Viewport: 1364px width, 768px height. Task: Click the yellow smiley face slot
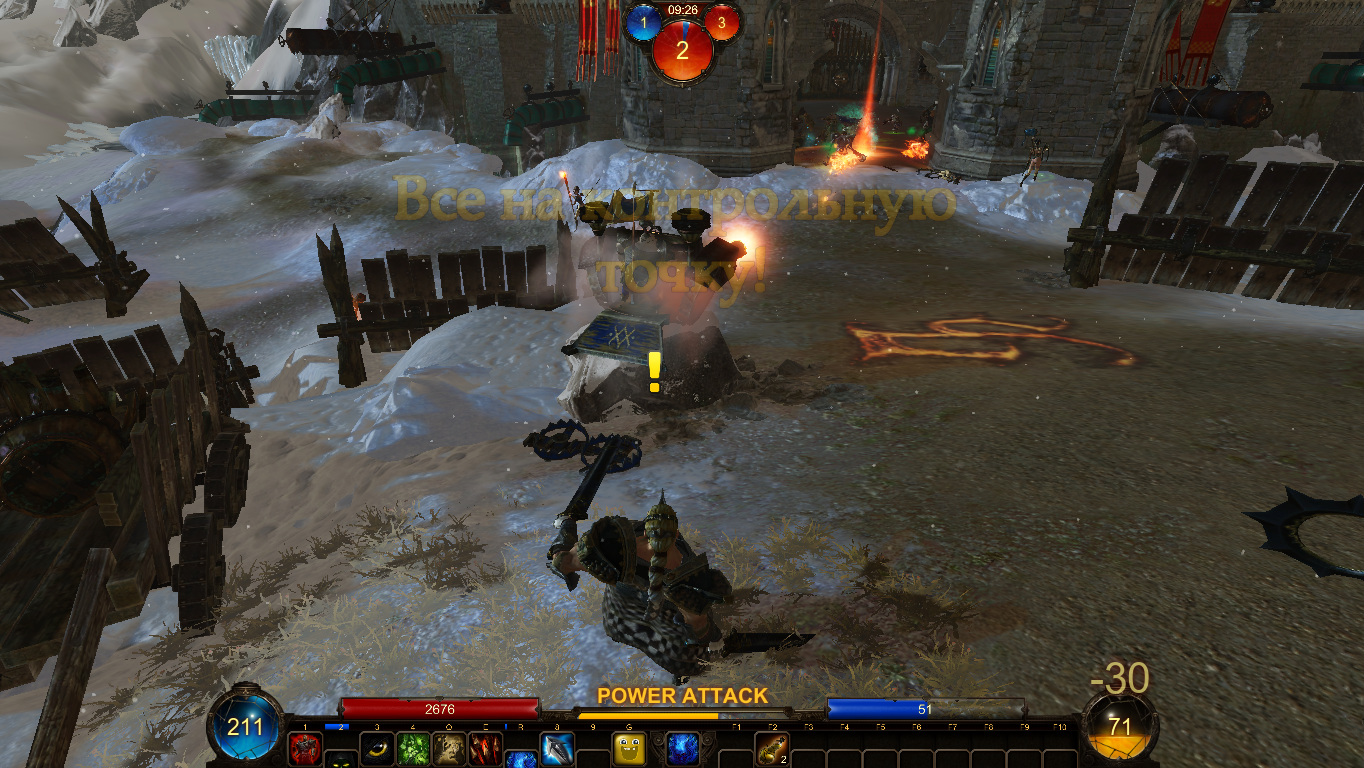pyautogui.click(x=629, y=748)
